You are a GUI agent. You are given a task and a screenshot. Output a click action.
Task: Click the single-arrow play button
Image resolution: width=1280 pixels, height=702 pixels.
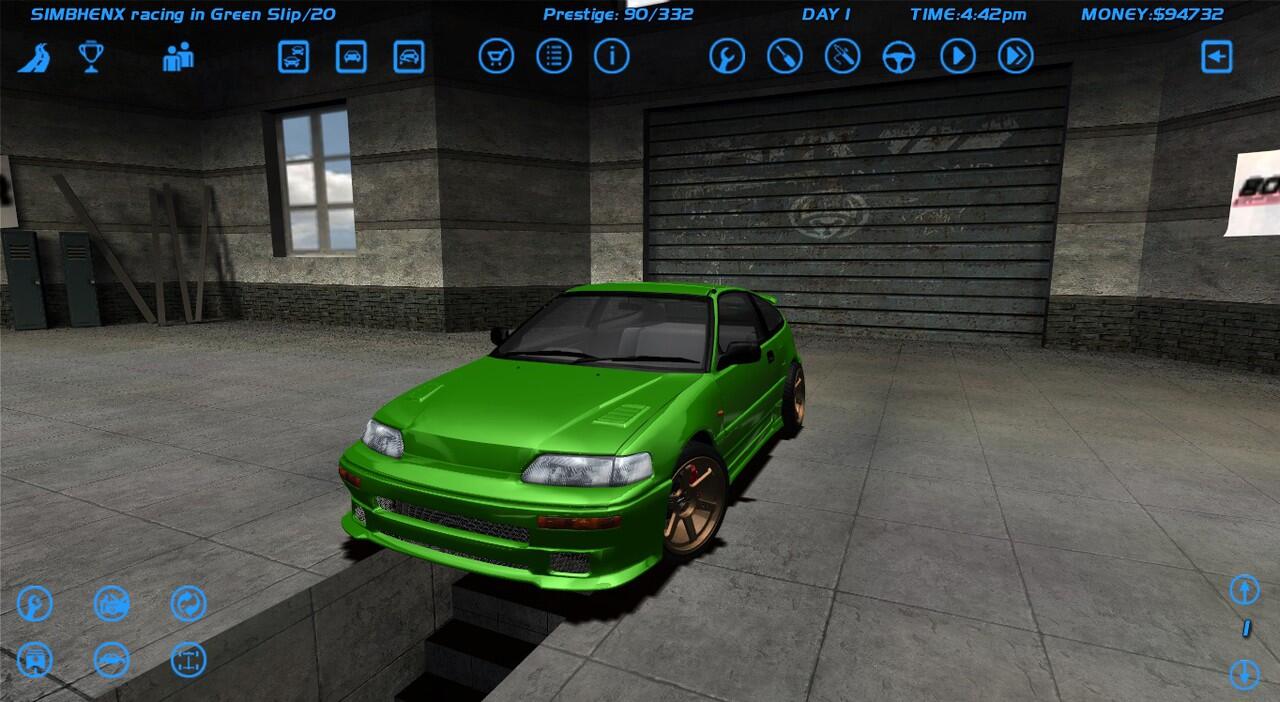click(957, 57)
